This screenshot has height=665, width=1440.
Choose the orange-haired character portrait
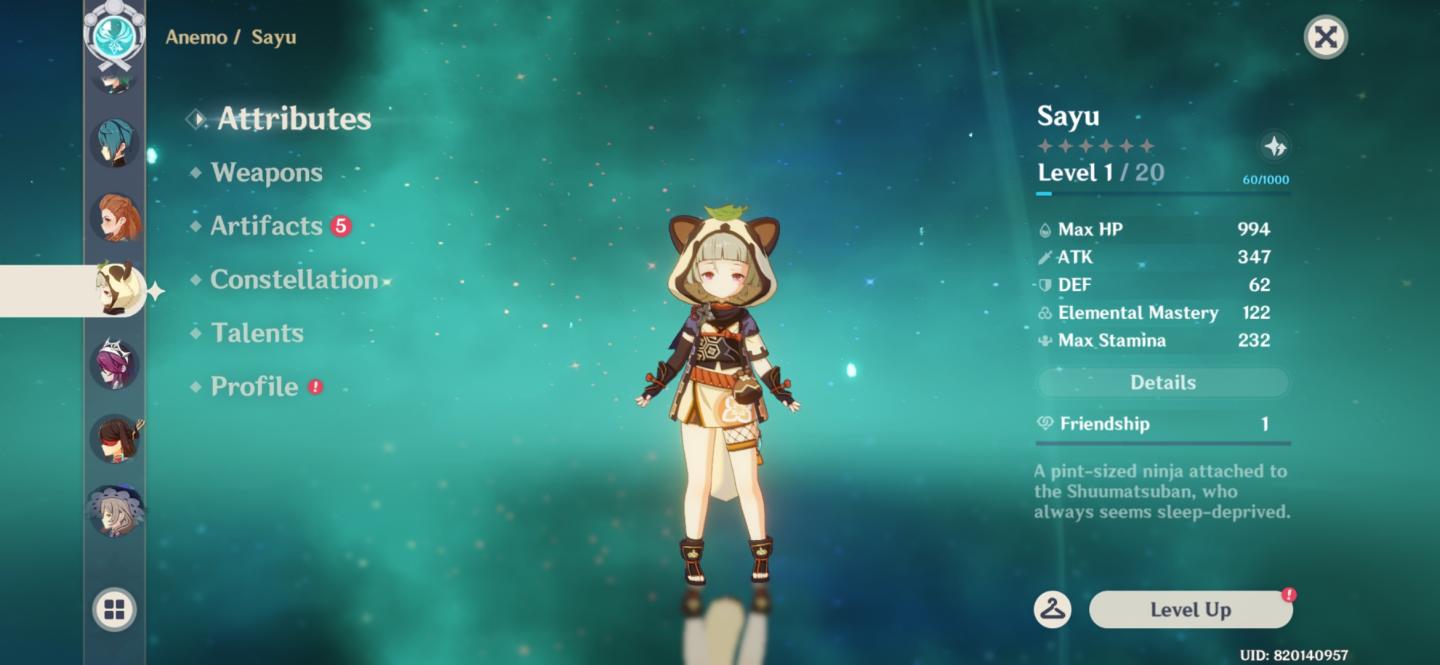click(115, 217)
